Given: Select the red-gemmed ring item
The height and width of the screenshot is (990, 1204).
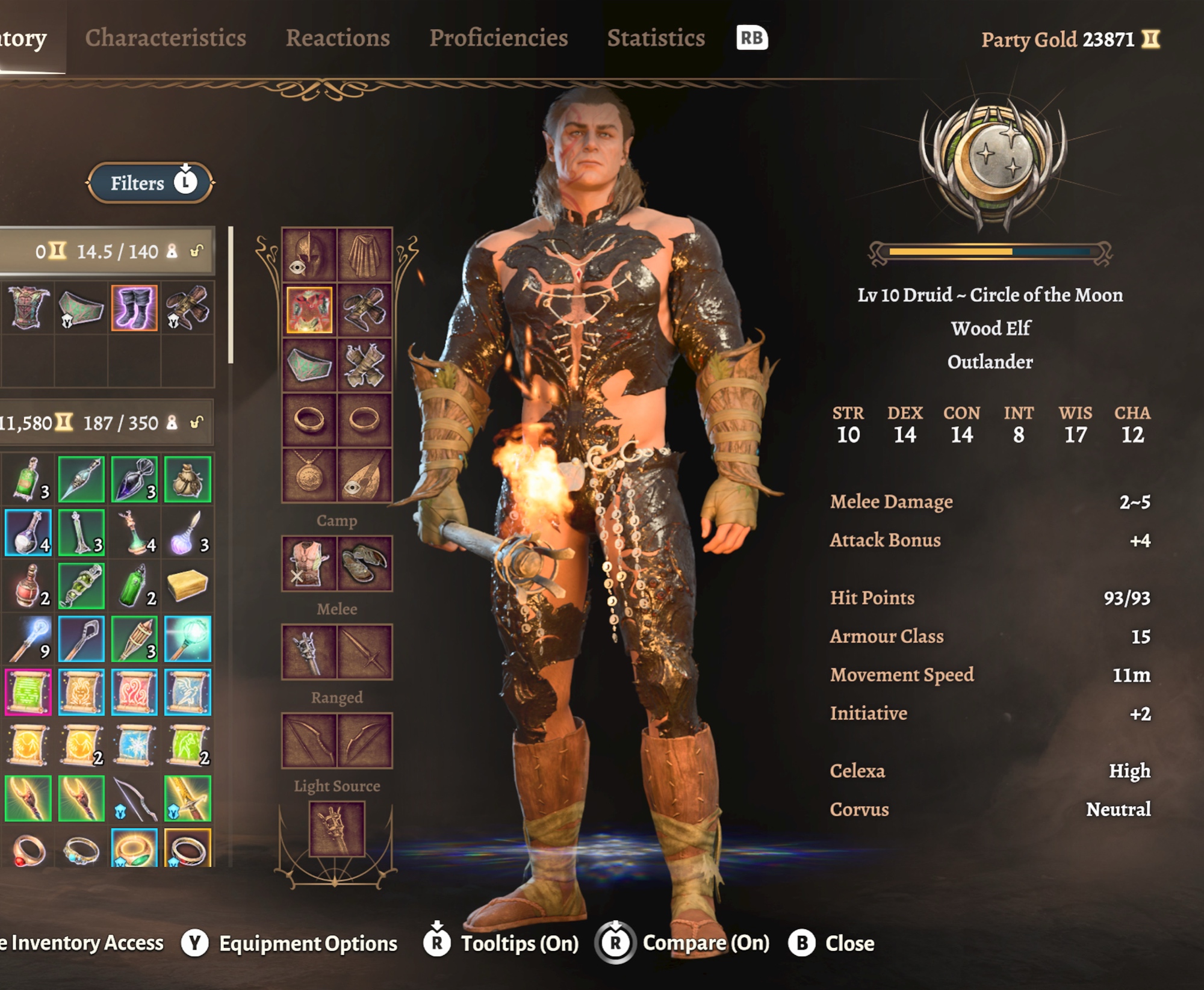Looking at the screenshot, I should point(28,850).
